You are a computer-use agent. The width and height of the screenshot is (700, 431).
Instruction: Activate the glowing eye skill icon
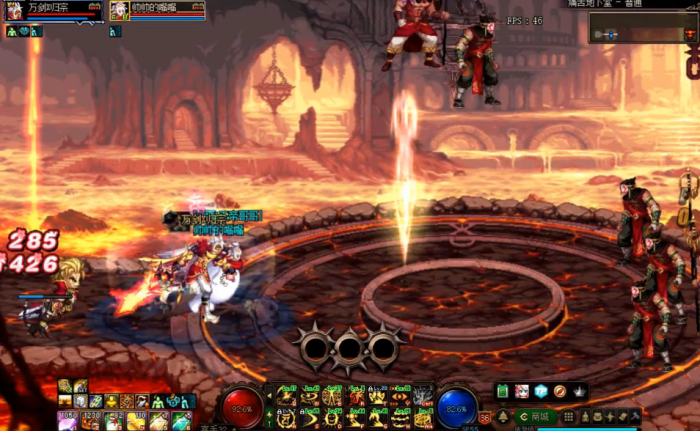click(400, 398)
